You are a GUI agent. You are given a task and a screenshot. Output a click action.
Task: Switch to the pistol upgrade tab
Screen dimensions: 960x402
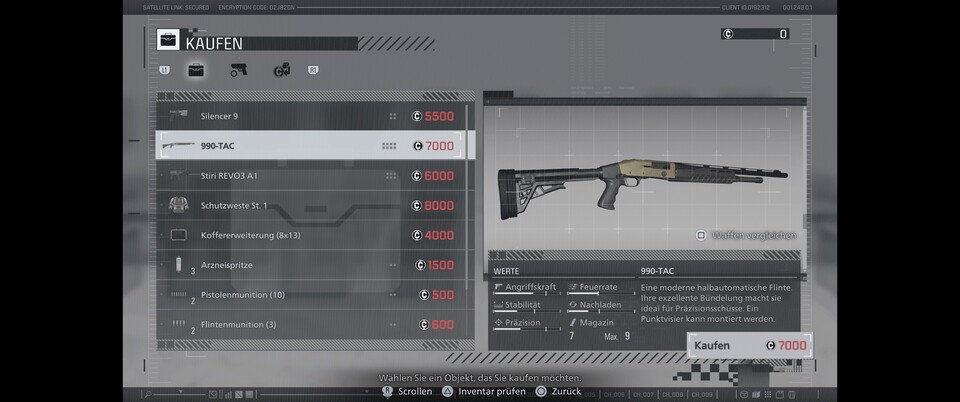coord(239,70)
